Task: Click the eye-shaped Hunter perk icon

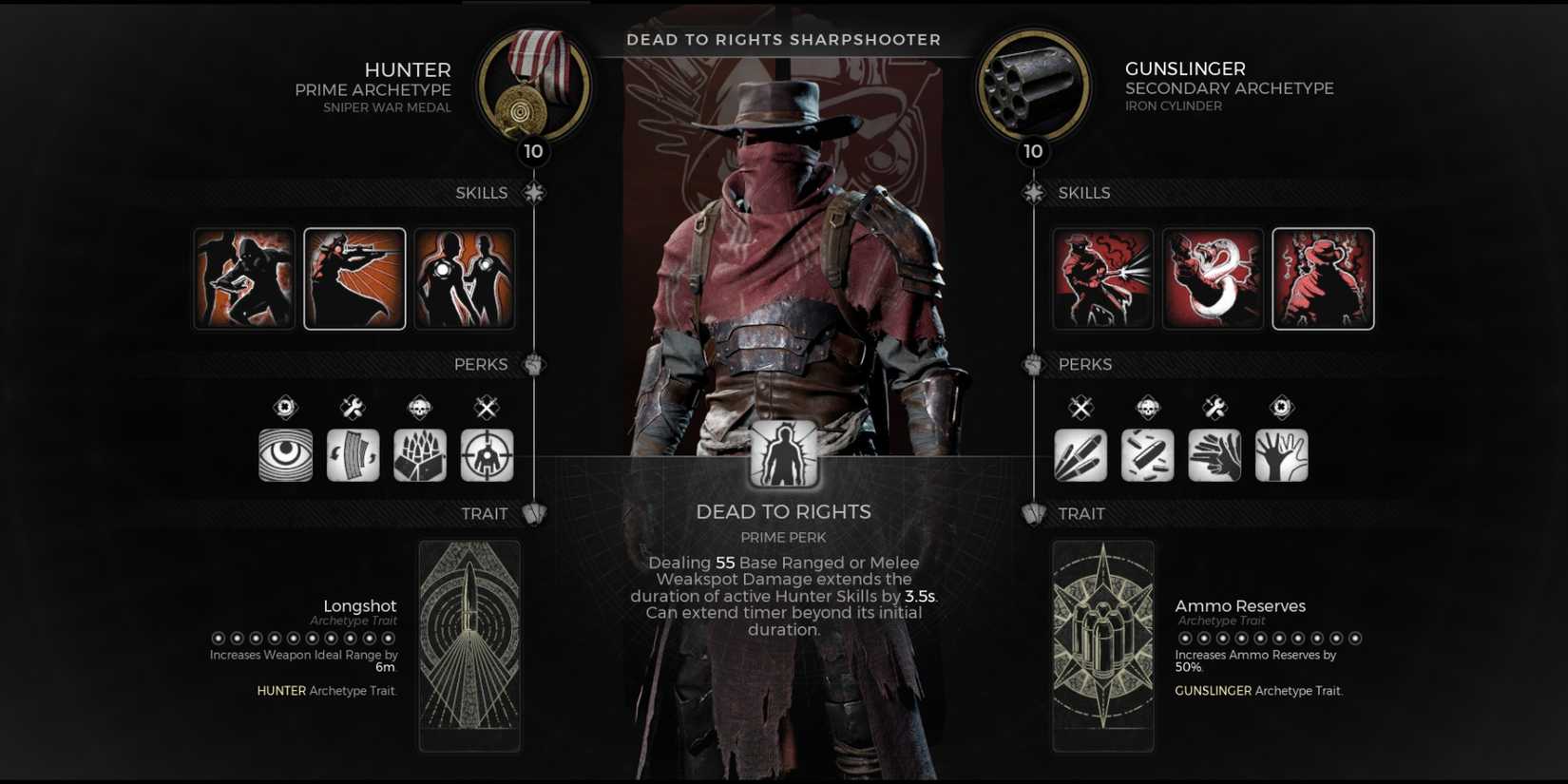Action: coord(286,454)
